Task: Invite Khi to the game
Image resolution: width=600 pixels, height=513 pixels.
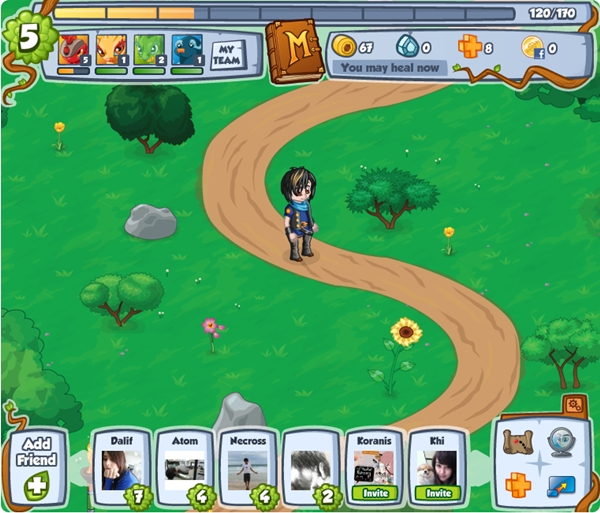Action: [x=436, y=492]
